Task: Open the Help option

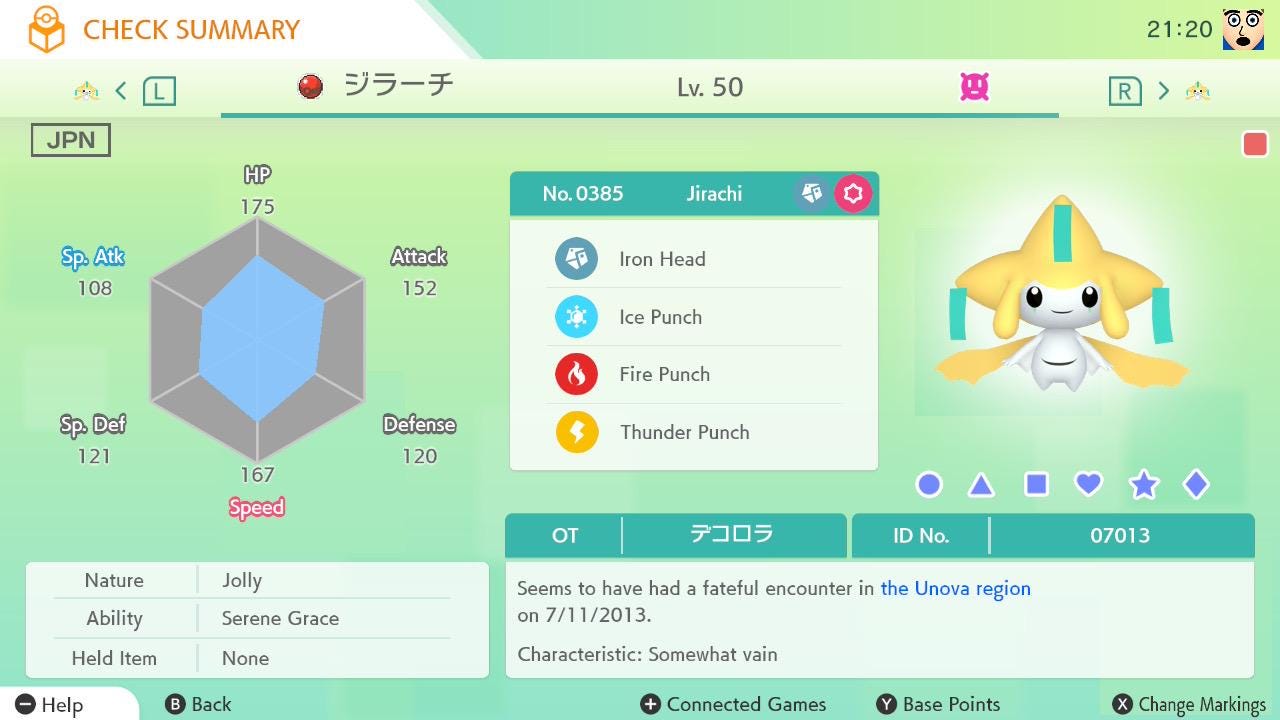Action: (x=50, y=705)
